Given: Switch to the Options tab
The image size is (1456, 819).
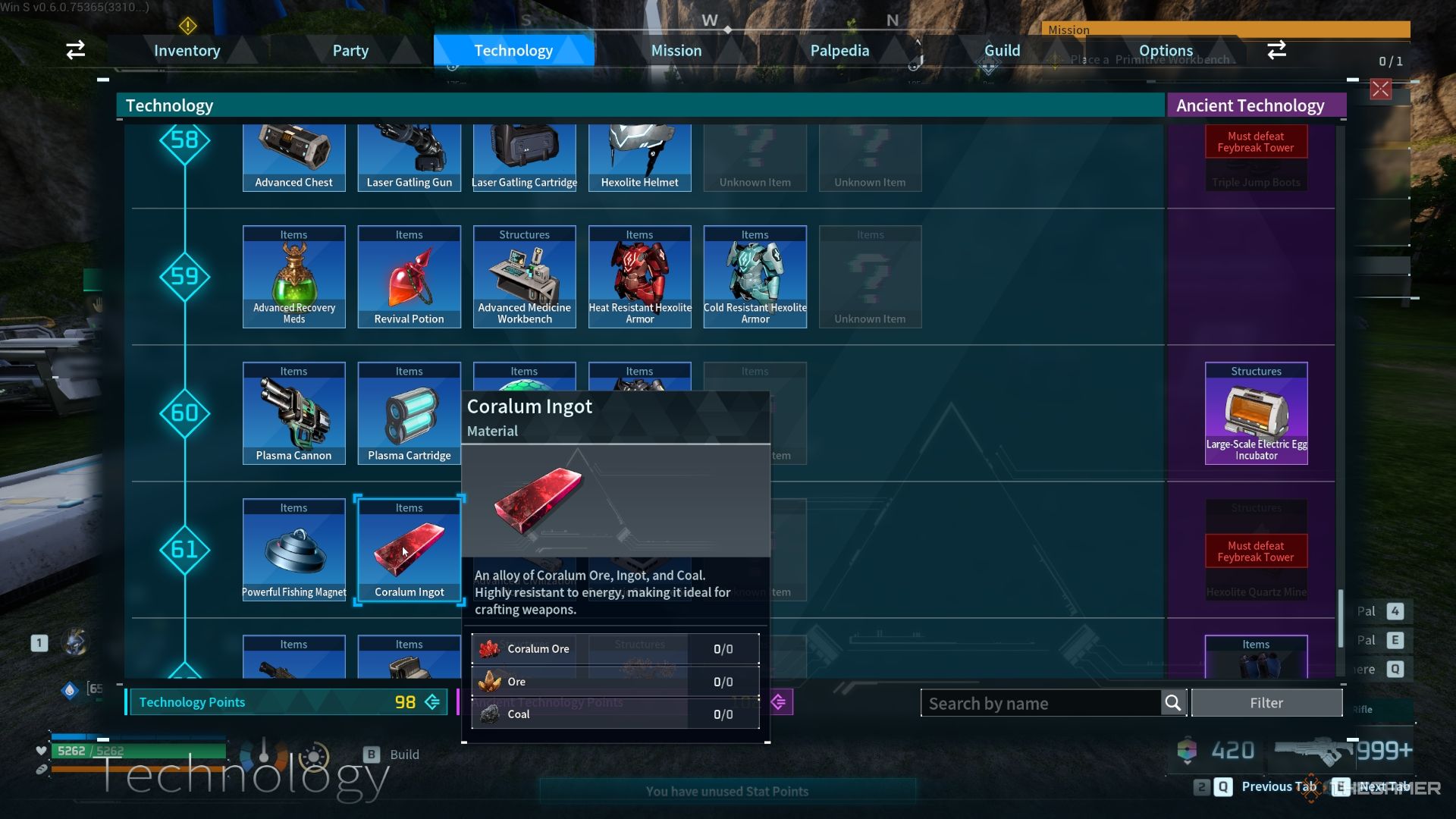Looking at the screenshot, I should click(x=1166, y=51).
